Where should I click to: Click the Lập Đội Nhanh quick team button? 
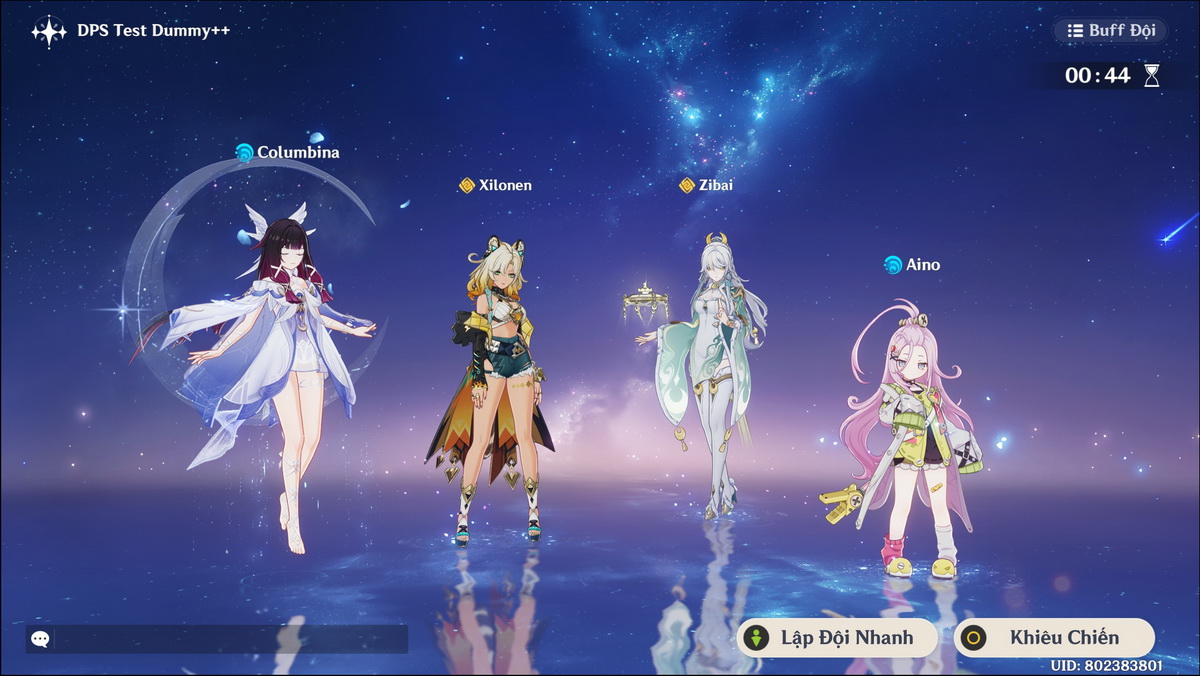[837, 638]
